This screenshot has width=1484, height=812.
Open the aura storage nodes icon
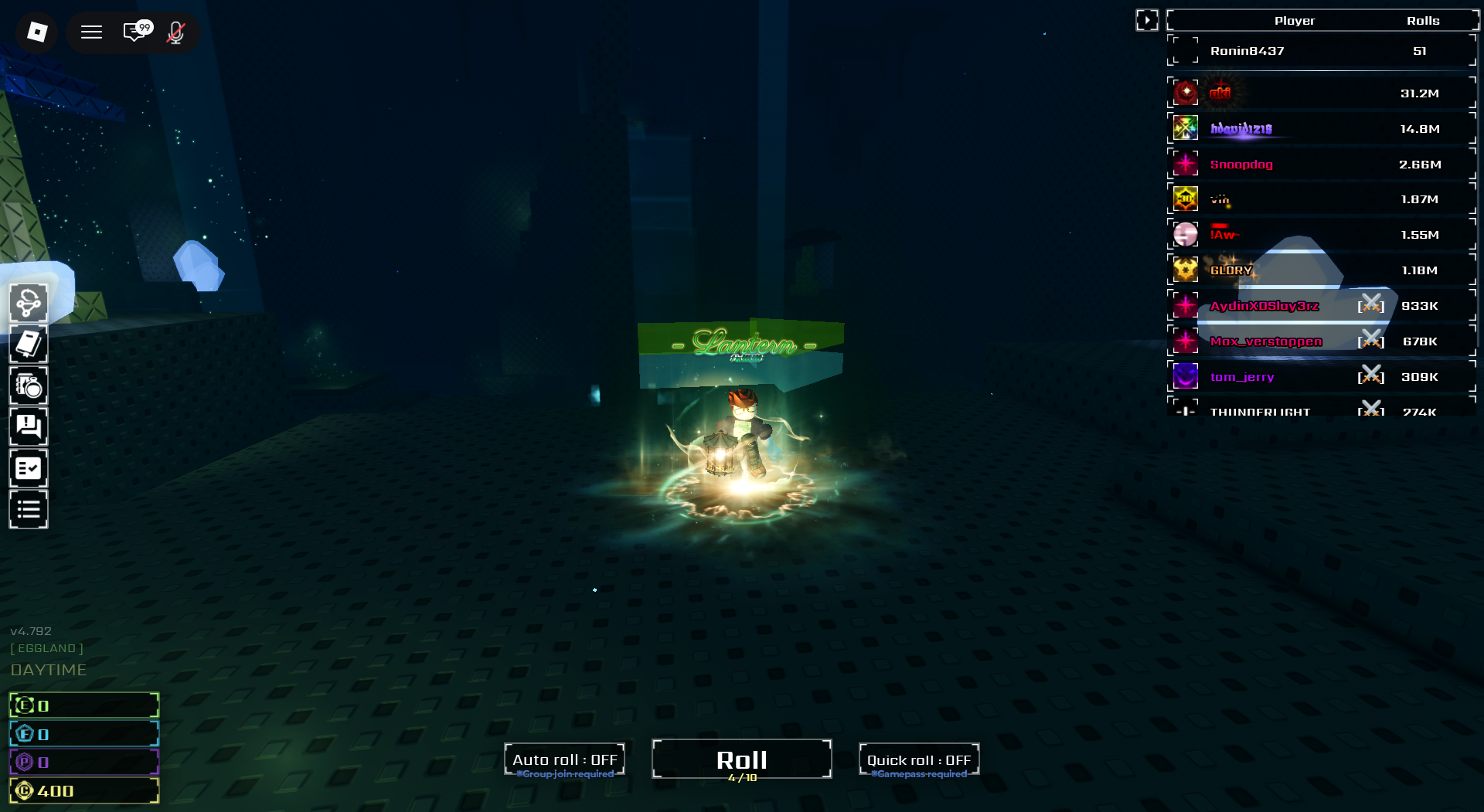click(x=29, y=303)
